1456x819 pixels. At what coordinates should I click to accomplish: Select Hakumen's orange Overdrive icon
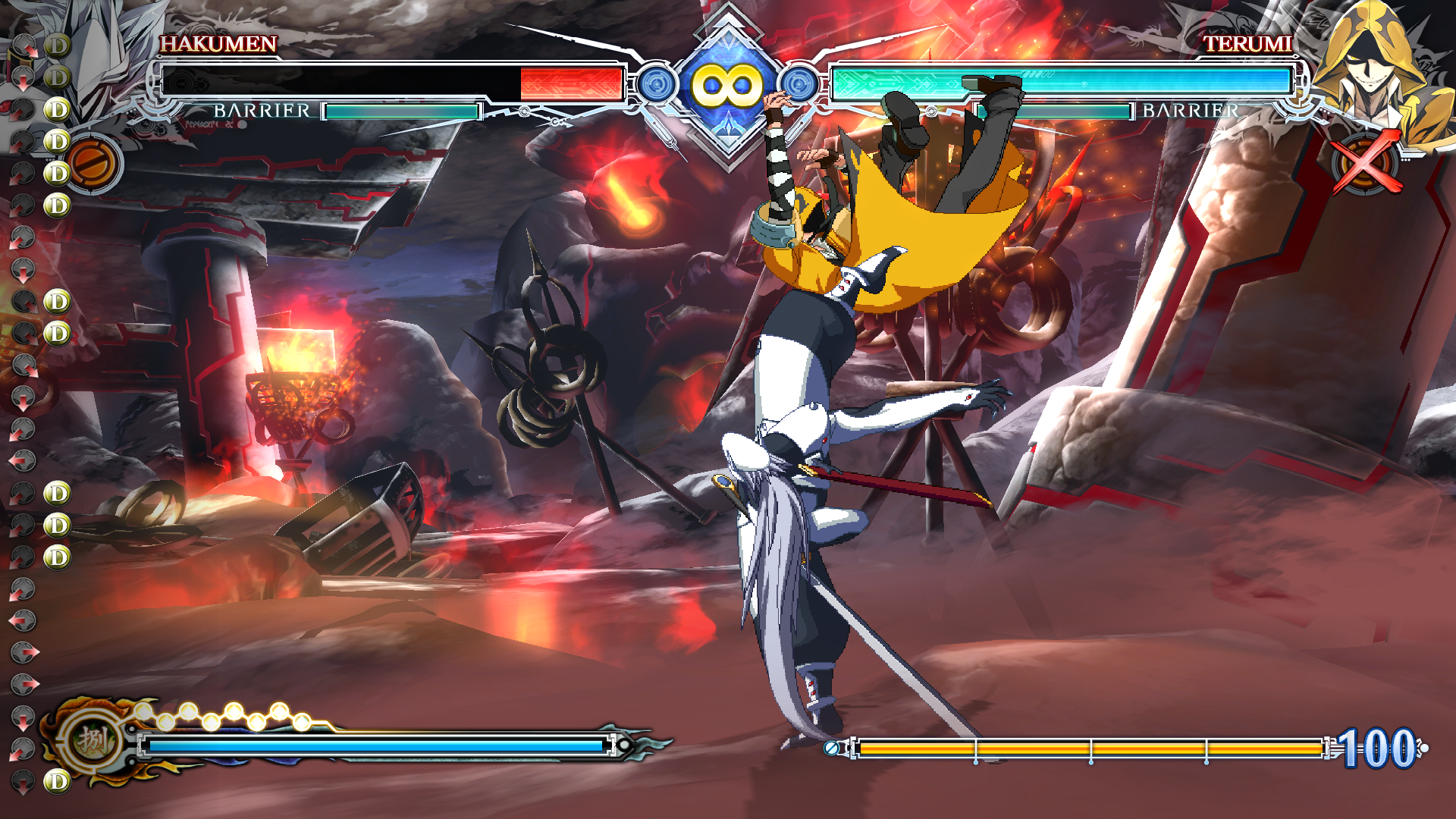point(94,164)
